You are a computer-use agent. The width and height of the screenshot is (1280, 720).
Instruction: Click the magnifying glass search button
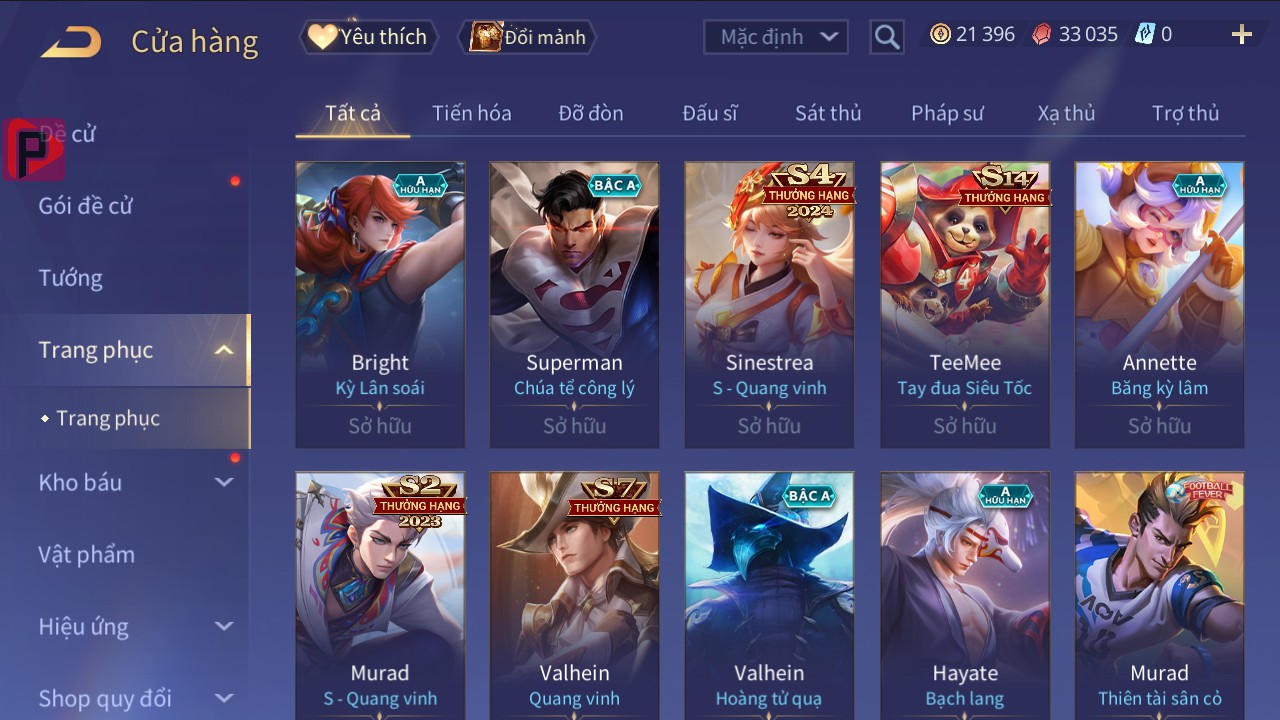(886, 37)
